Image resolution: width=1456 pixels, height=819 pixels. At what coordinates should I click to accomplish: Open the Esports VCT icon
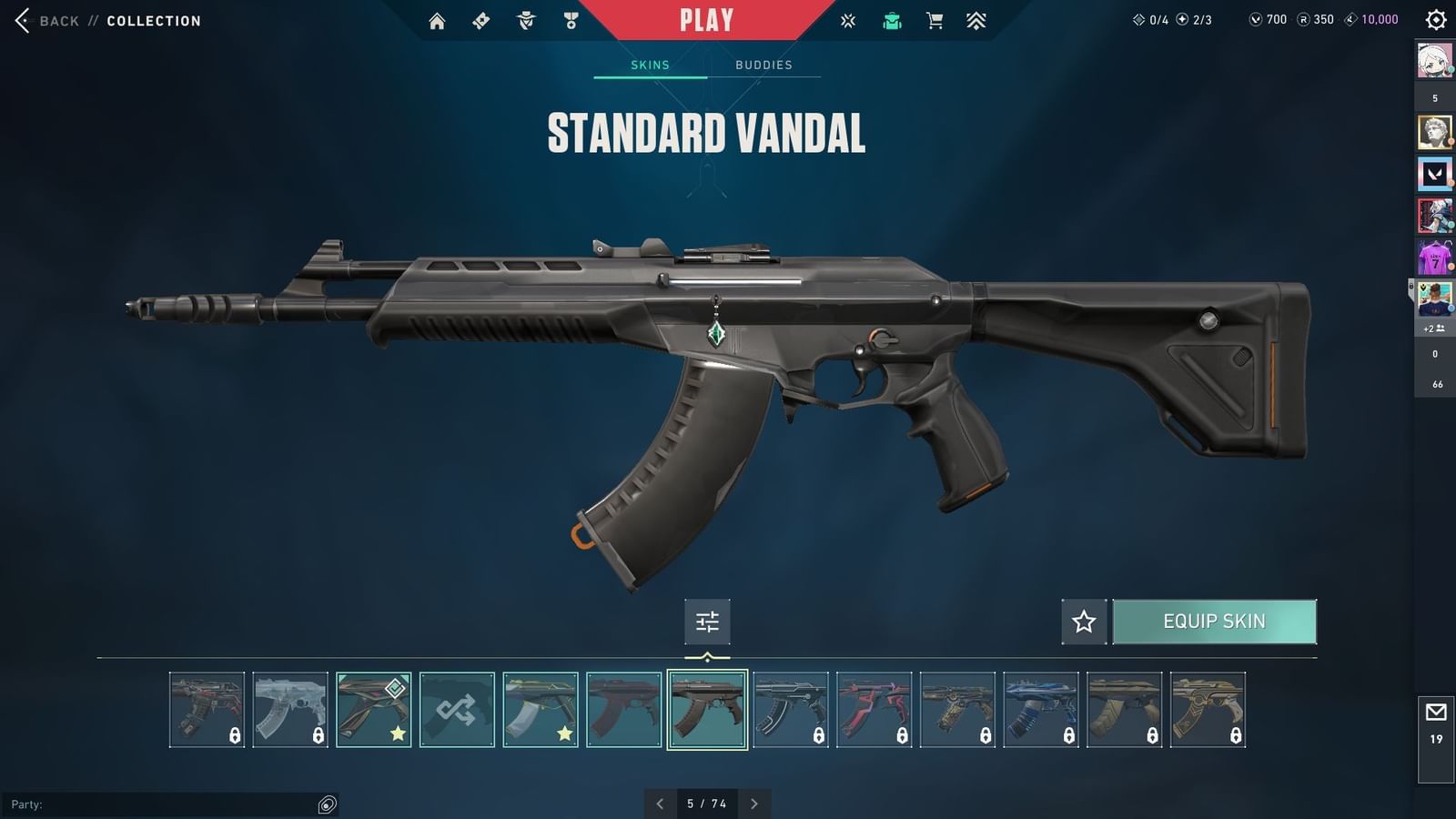[847, 20]
